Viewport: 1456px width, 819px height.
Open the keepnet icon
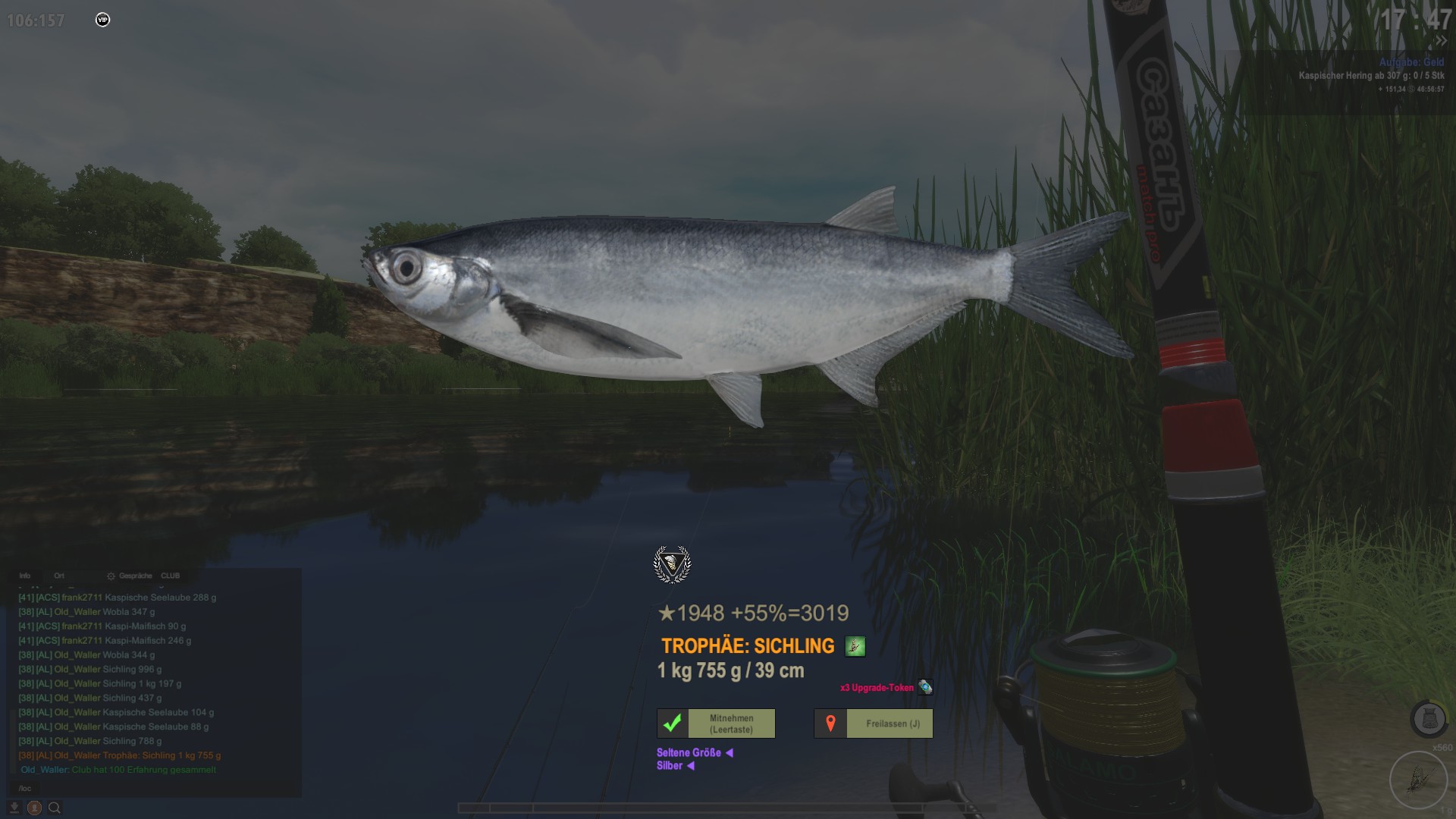pos(1427,719)
